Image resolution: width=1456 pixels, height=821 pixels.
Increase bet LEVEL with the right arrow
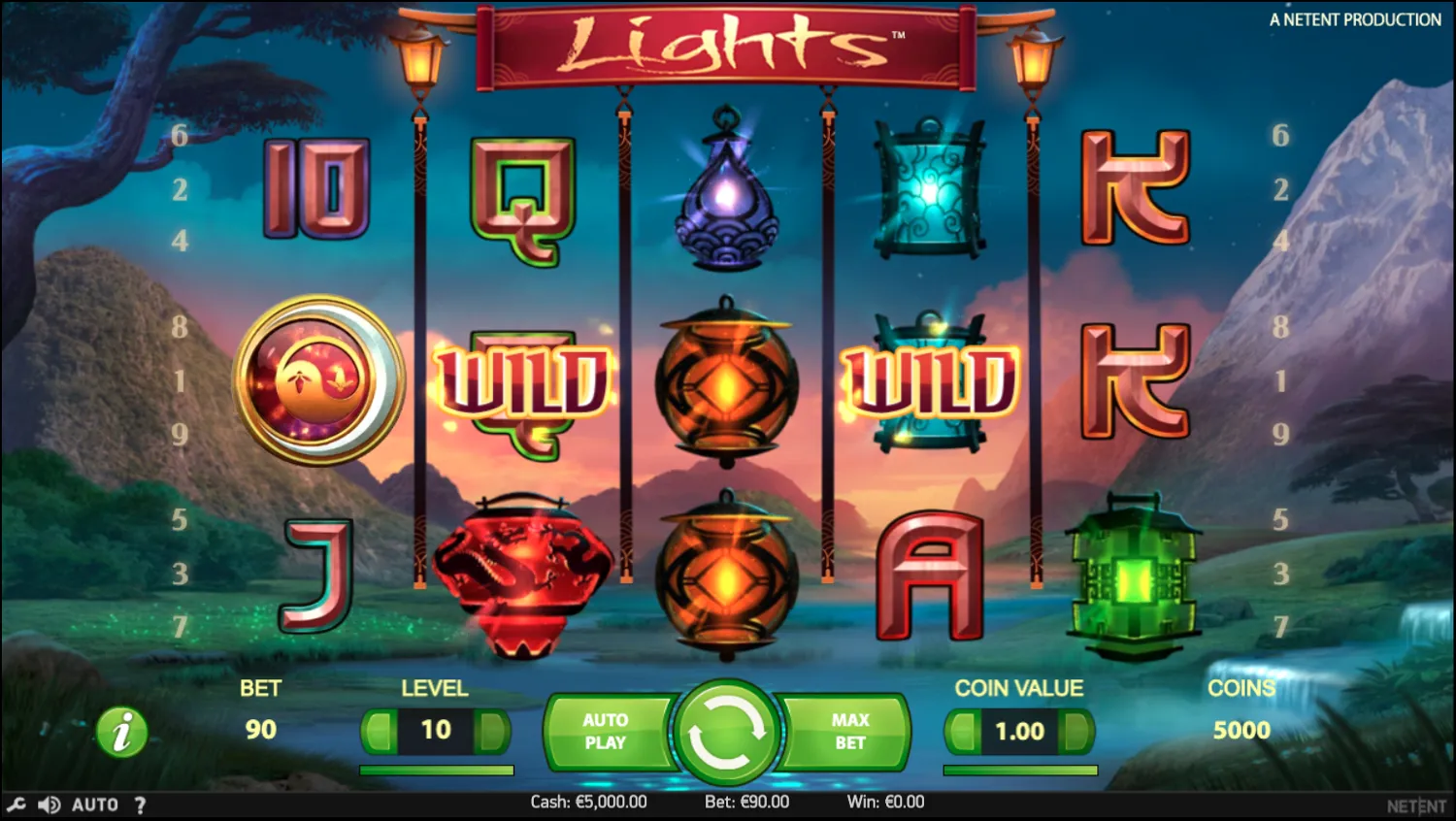tap(490, 731)
